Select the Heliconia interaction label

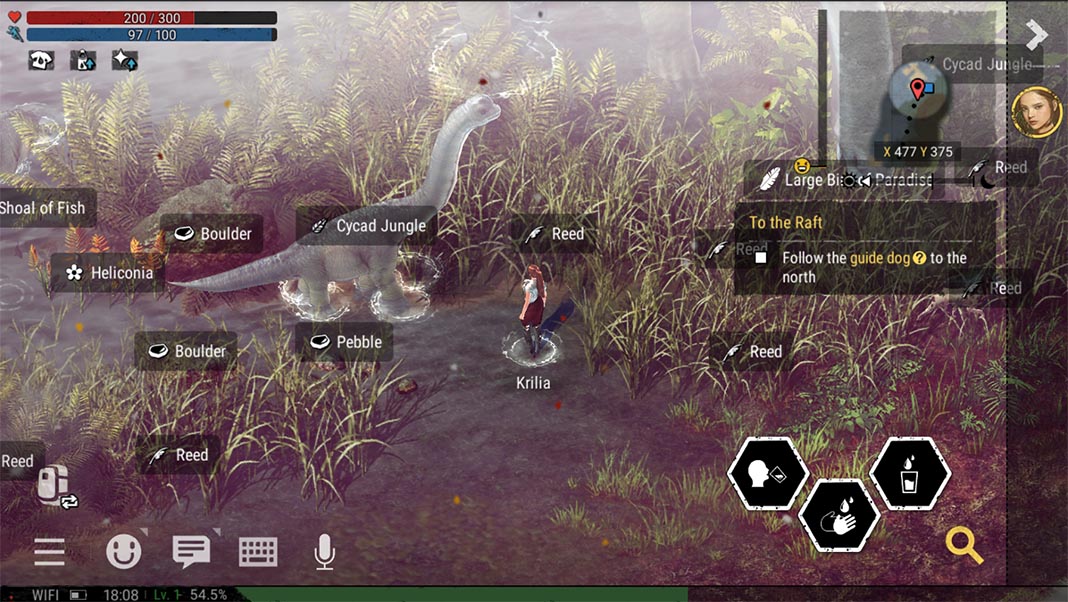point(110,272)
